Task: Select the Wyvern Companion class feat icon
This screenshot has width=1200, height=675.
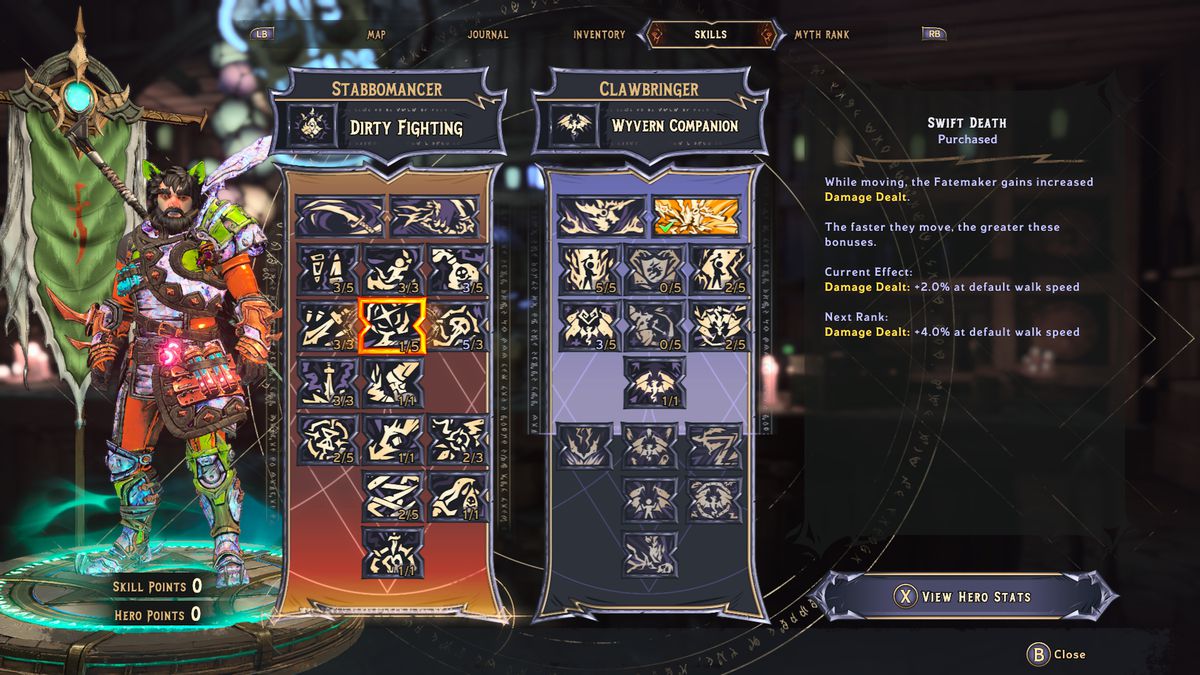Action: pyautogui.click(x=573, y=127)
